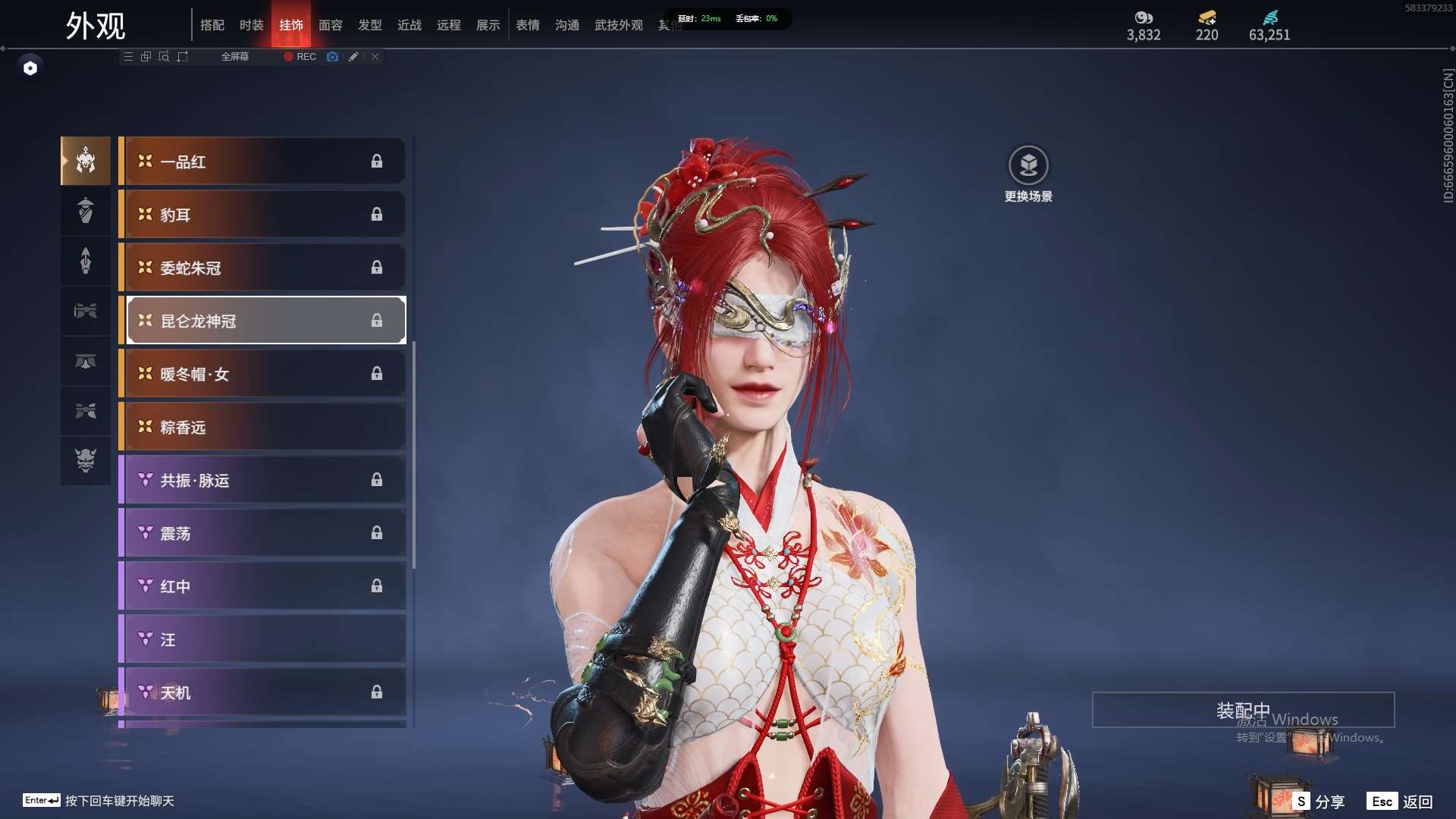This screenshot has height=819, width=1456.
Task: Go to the 发型 tab
Action: pyautogui.click(x=370, y=25)
